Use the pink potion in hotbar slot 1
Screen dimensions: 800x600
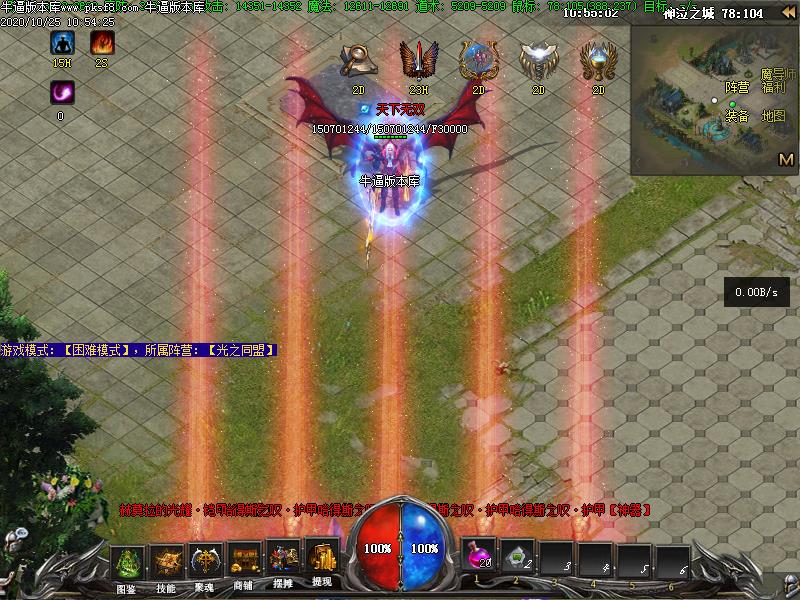pos(481,556)
